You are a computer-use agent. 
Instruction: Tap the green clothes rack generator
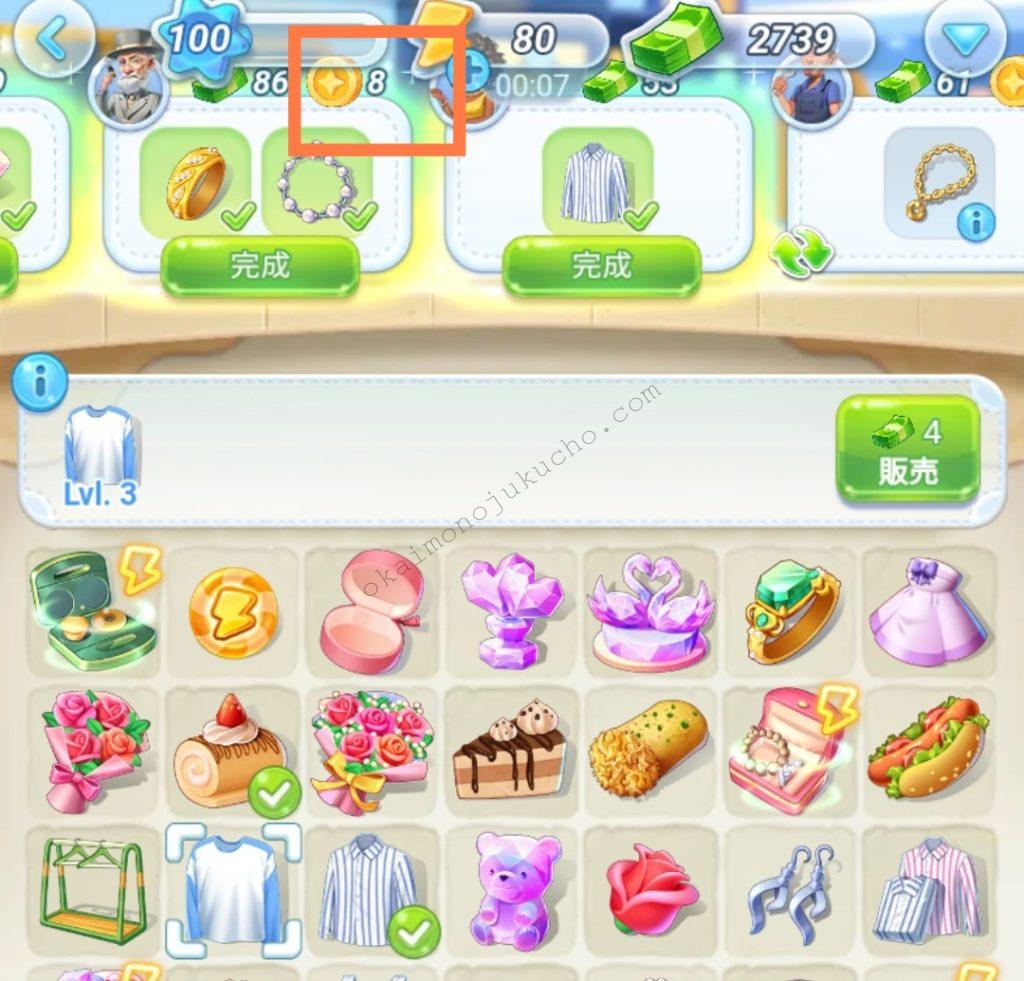point(92,890)
